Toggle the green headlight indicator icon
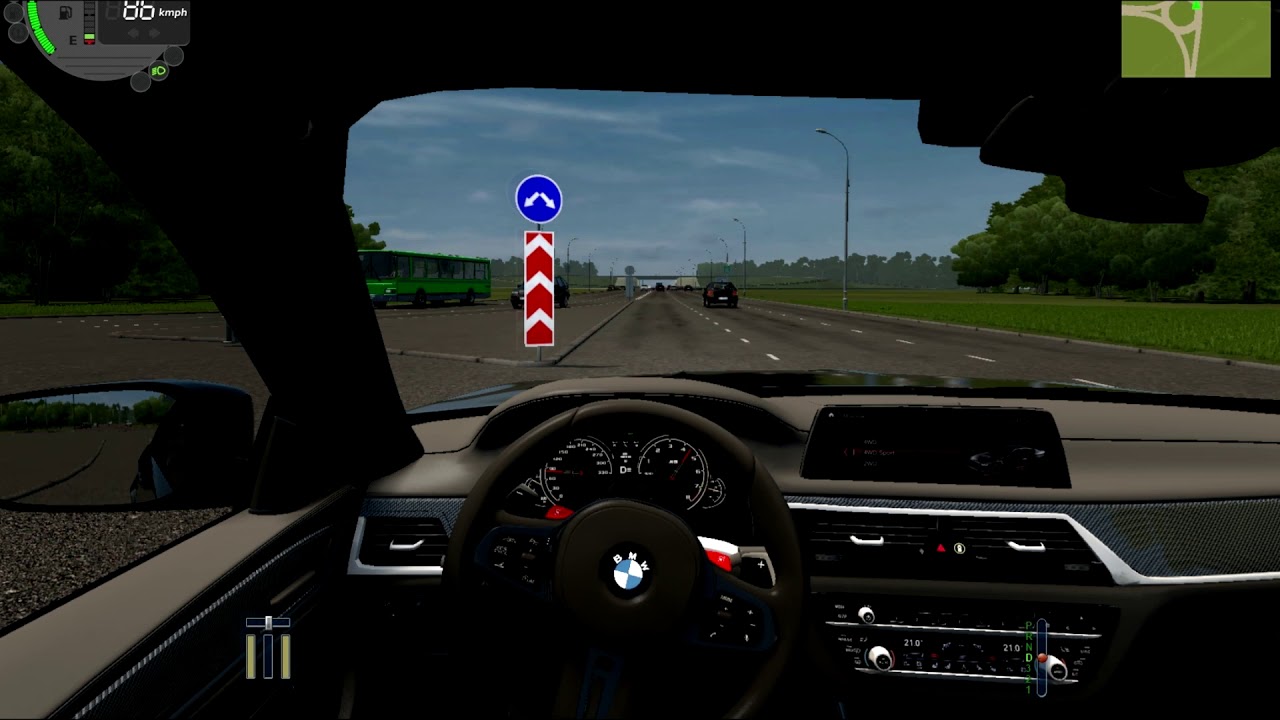The width and height of the screenshot is (1280, 720). 158,71
